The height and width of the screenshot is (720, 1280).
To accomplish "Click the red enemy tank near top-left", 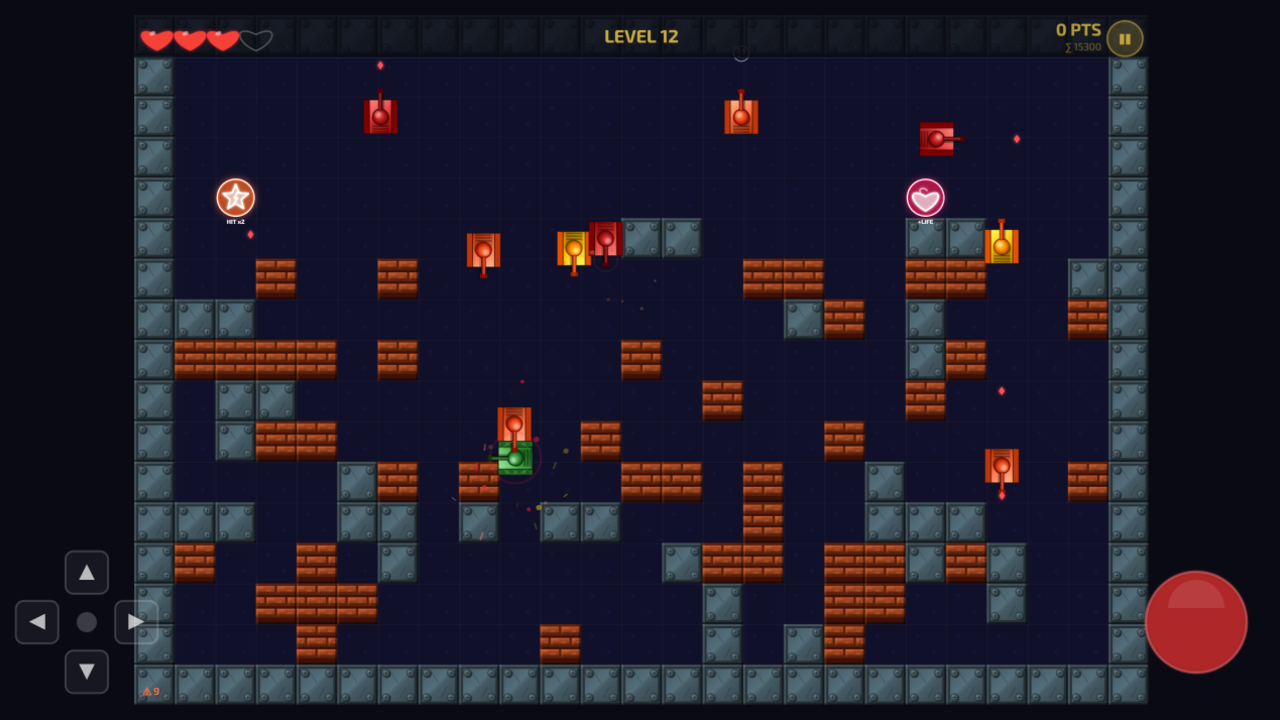I will (380, 115).
